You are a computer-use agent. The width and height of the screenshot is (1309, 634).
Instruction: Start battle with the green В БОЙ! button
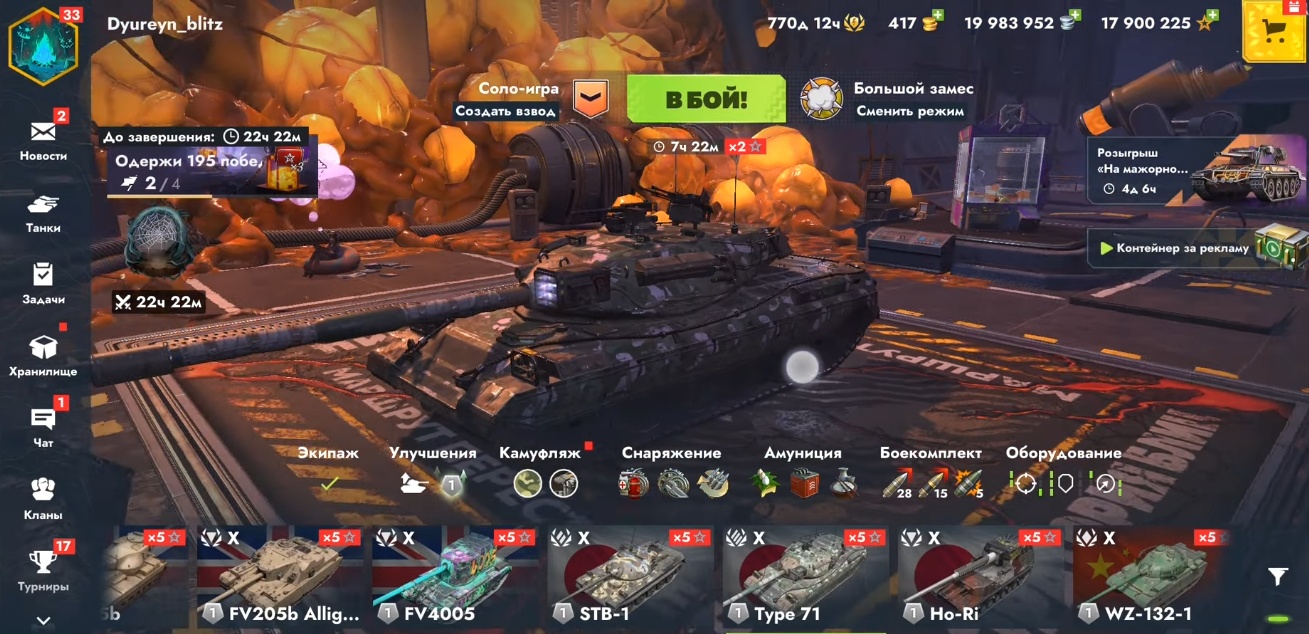coord(705,99)
